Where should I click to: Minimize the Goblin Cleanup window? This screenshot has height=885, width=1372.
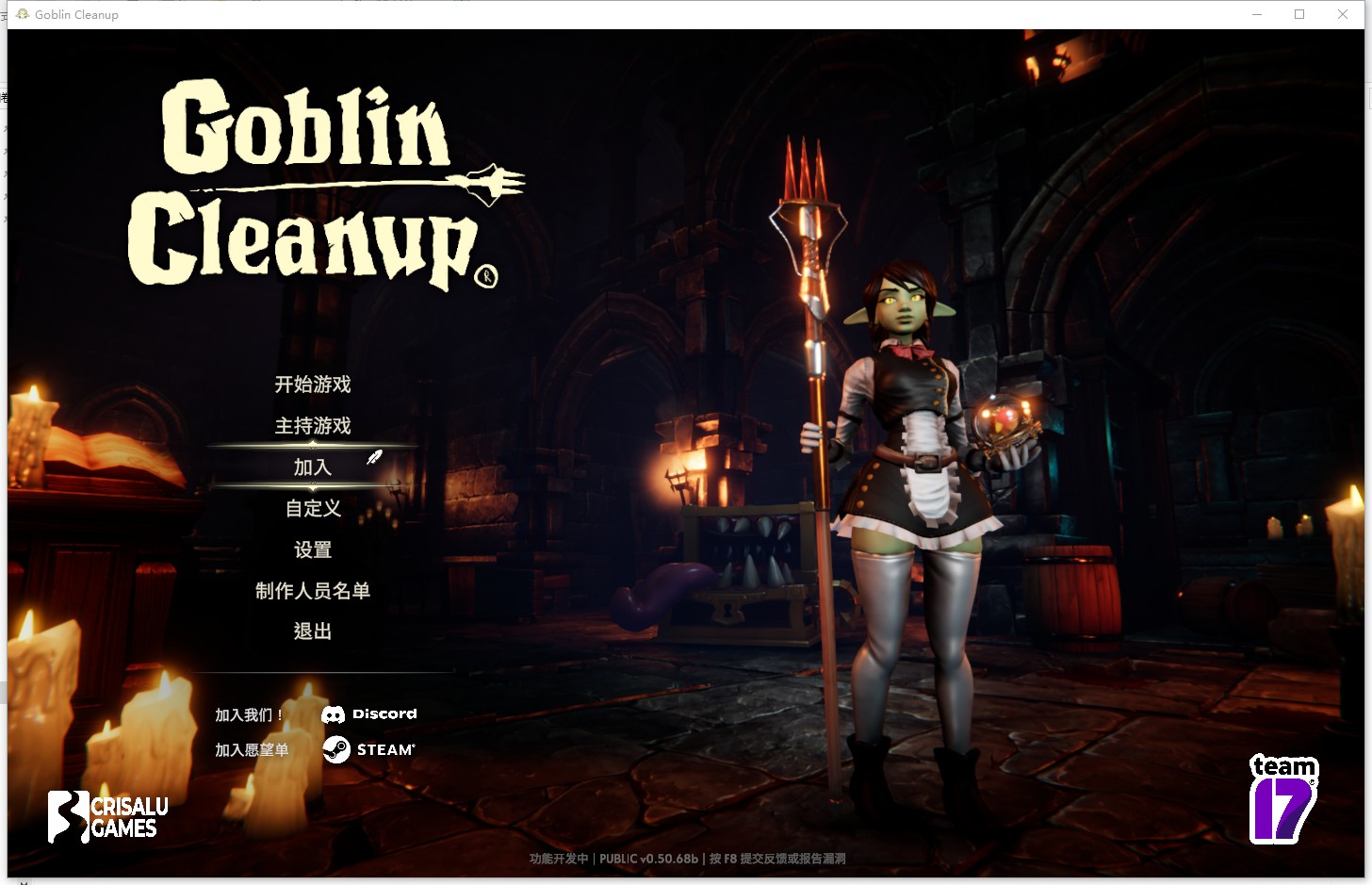1257,14
